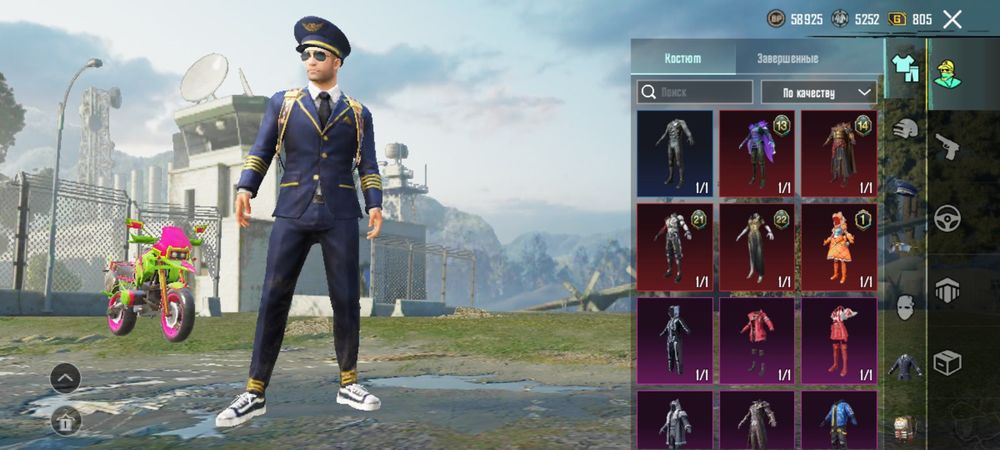Click the up-arrow circle button
The height and width of the screenshot is (450, 1000).
[65, 378]
